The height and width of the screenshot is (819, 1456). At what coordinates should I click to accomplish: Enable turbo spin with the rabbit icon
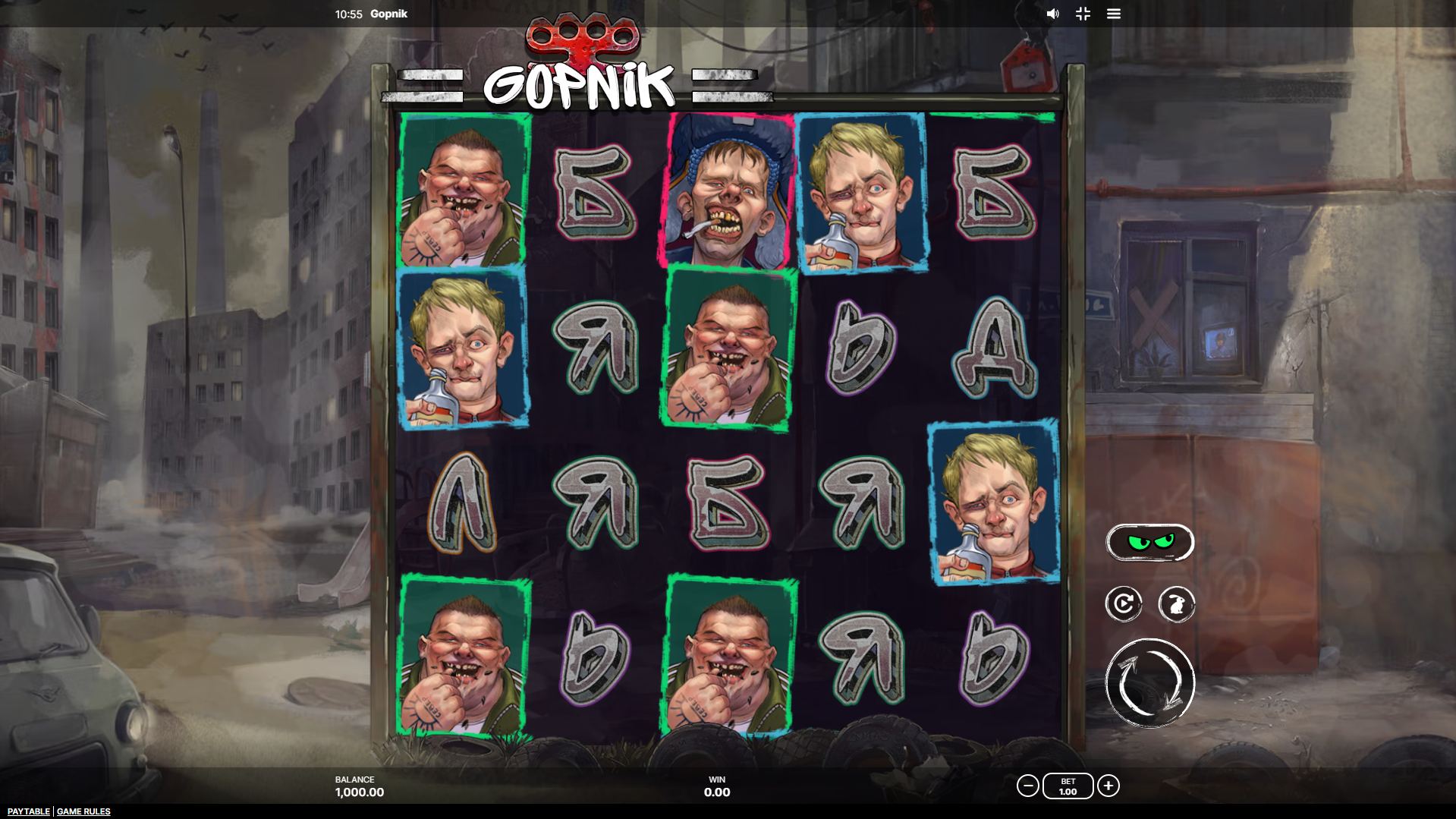click(1177, 603)
